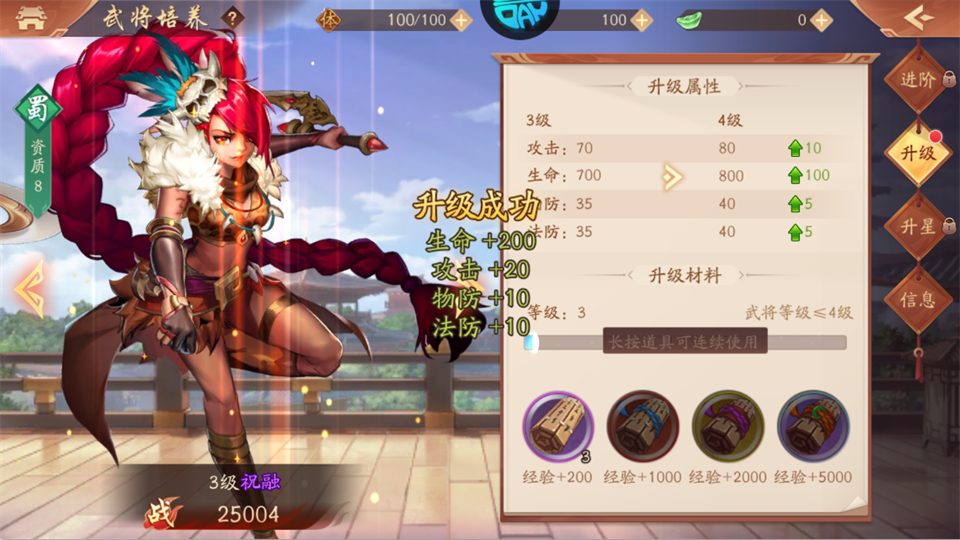Switch to the 进阶 tab
This screenshot has height=540, width=960.
(917, 80)
